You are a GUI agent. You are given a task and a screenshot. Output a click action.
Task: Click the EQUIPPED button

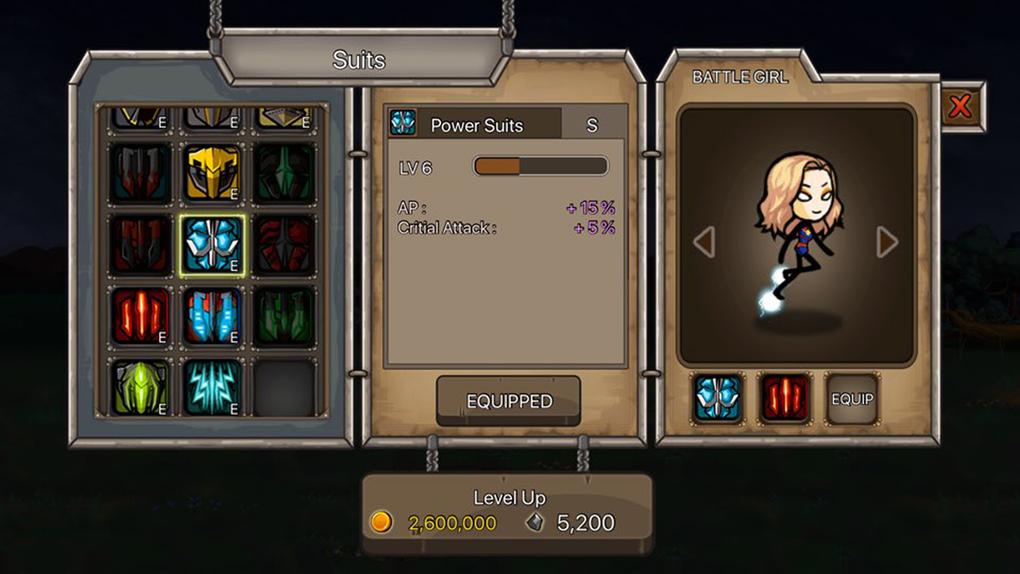click(x=509, y=401)
